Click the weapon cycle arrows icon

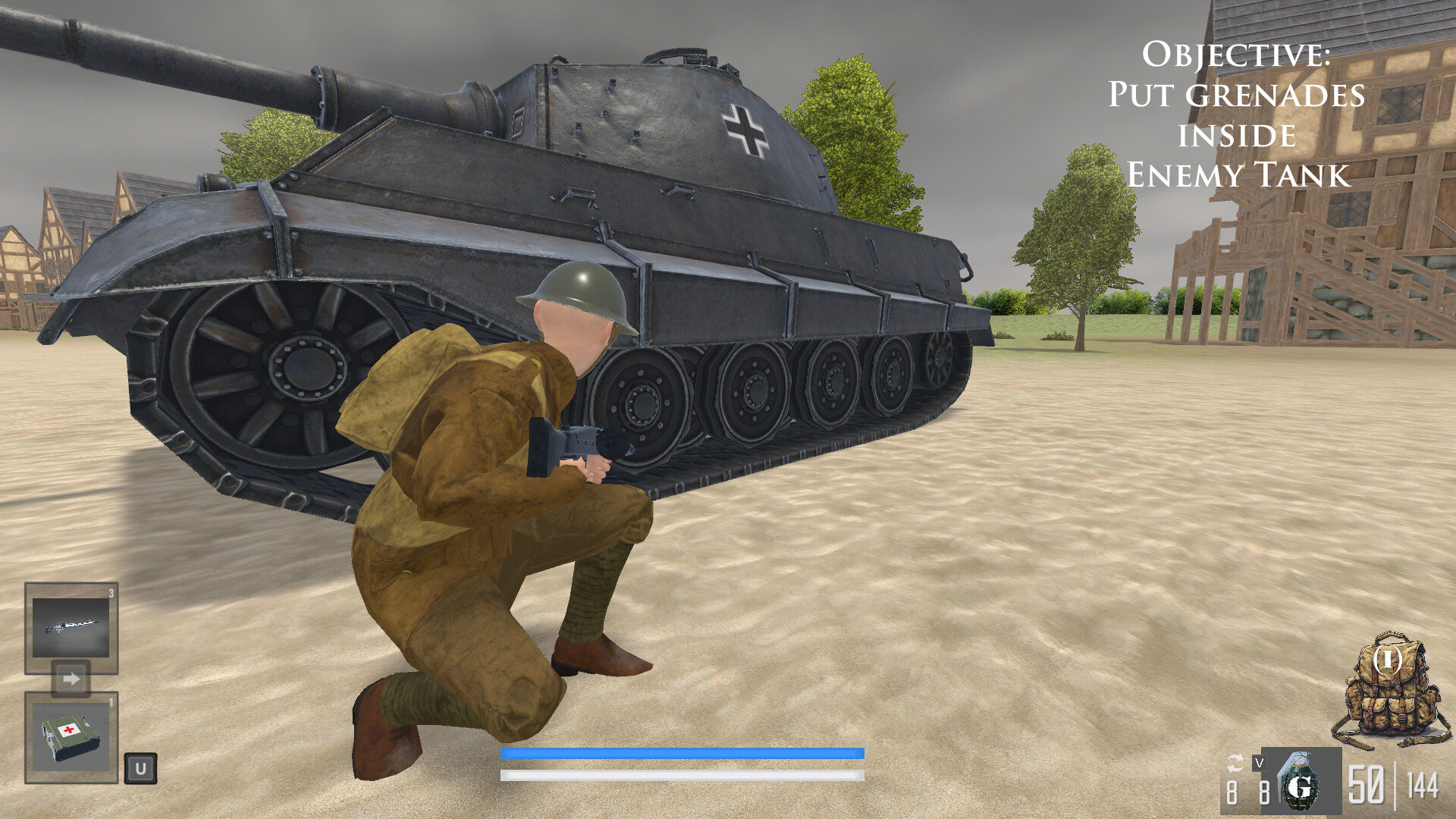[1235, 763]
